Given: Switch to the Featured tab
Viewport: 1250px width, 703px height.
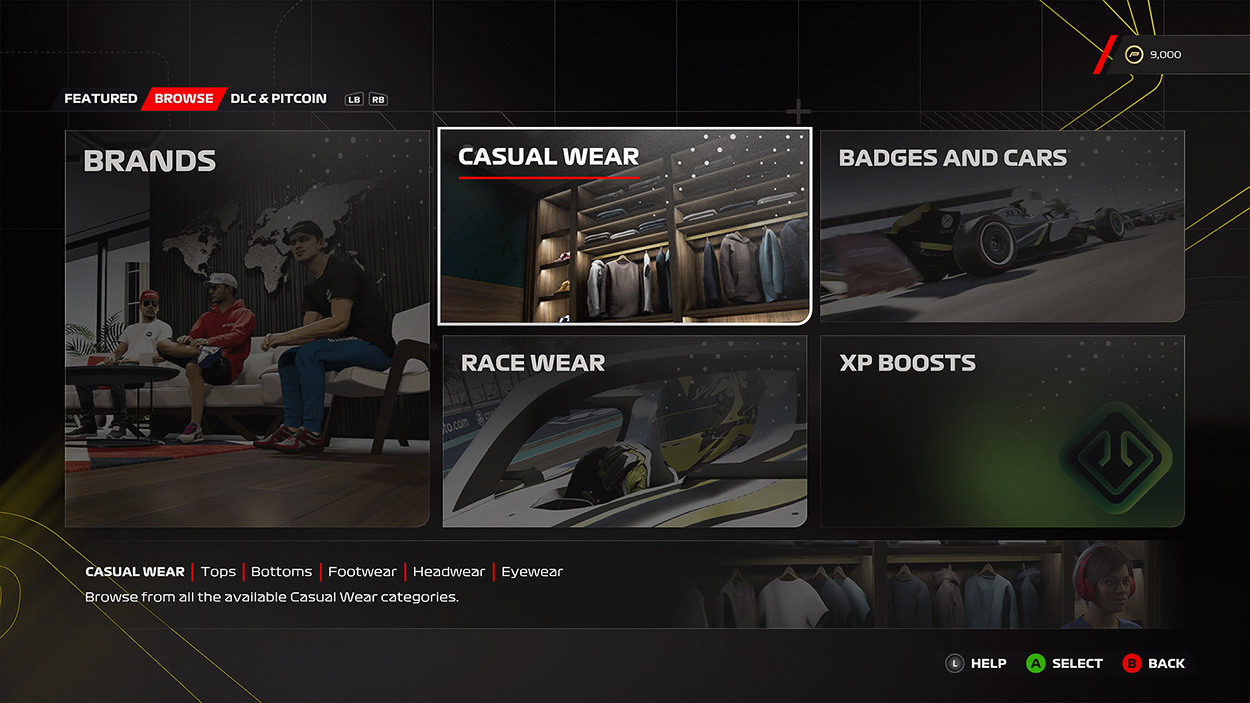Looking at the screenshot, I should [100, 99].
